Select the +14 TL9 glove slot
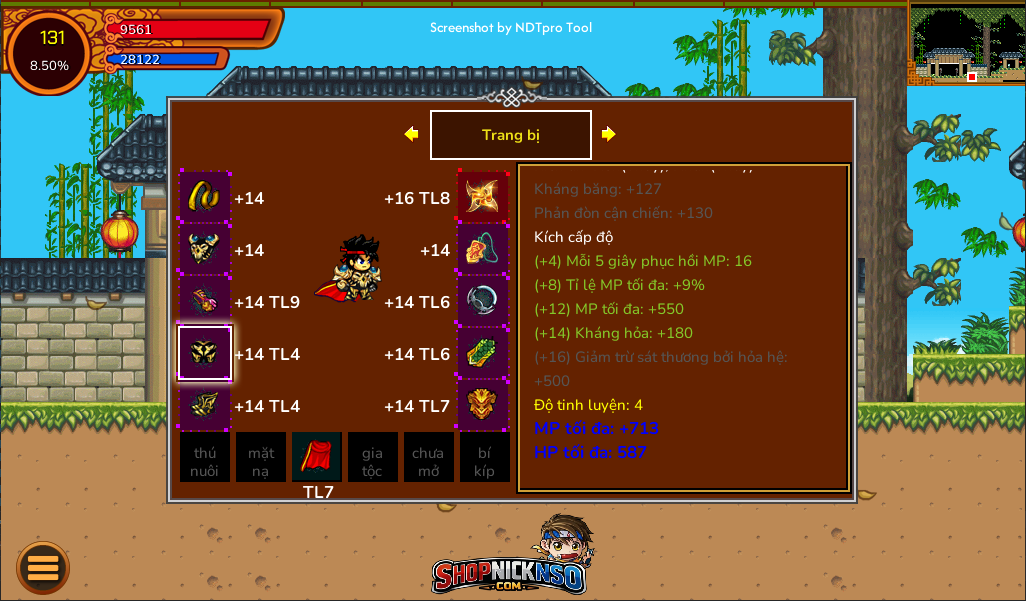Screen dimensions: 1026x601 205,301
